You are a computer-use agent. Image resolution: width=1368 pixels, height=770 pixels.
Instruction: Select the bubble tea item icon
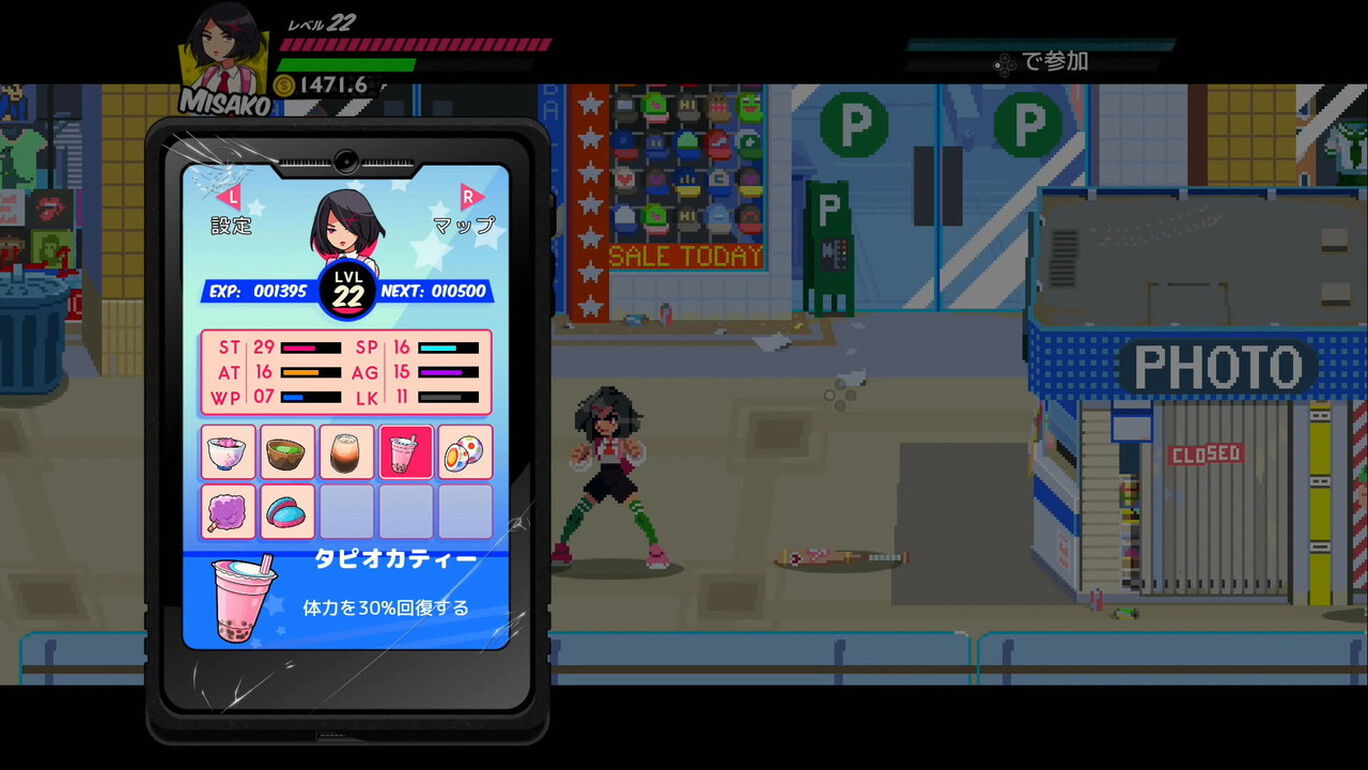click(406, 452)
